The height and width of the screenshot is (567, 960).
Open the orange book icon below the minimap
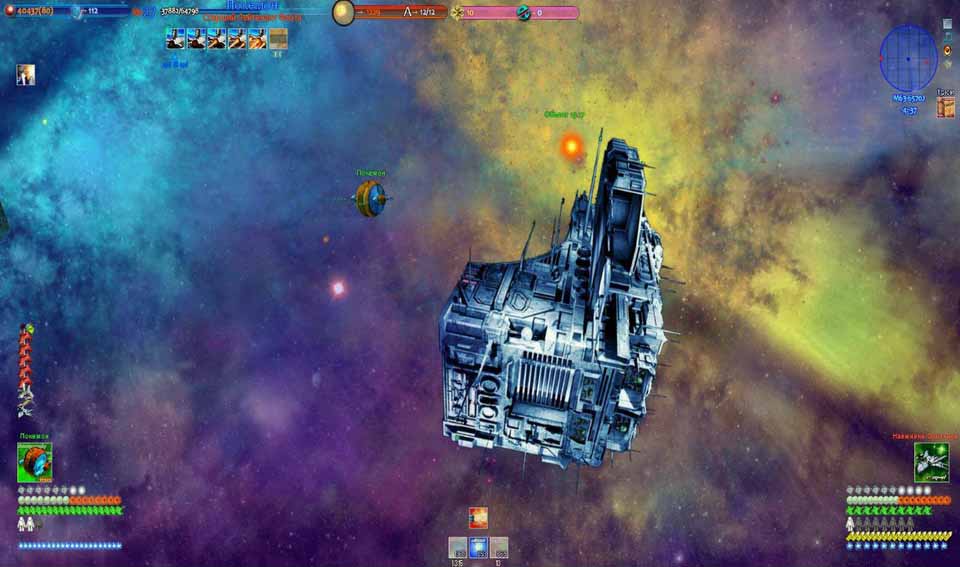coord(946,108)
